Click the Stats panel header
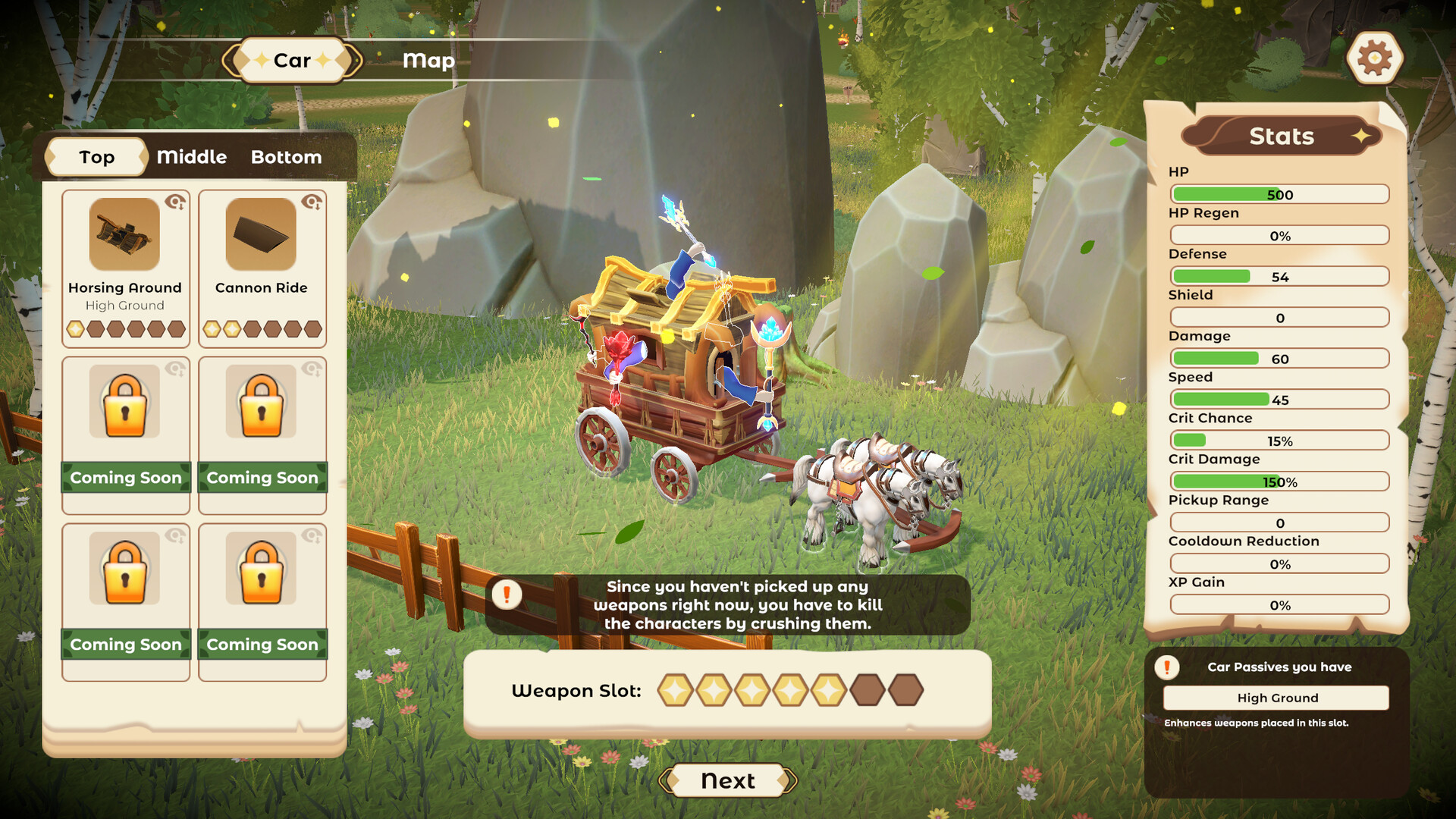Viewport: 1456px width, 819px height. [x=1282, y=136]
